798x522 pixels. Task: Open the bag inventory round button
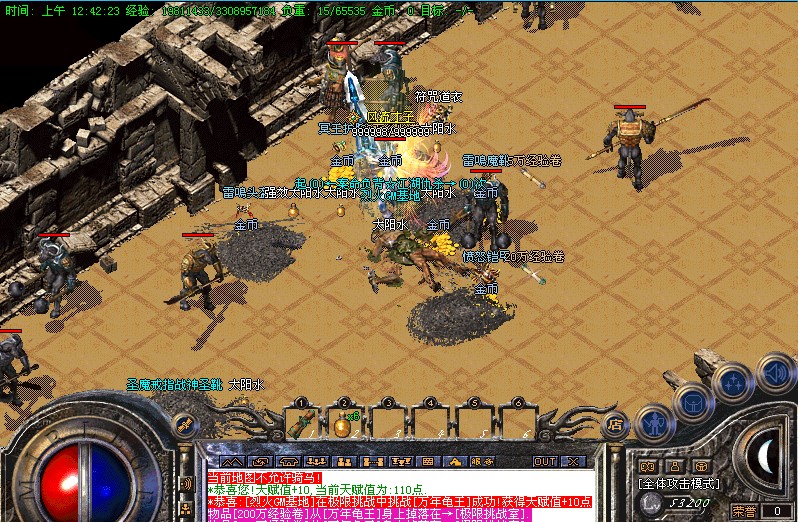[692, 402]
